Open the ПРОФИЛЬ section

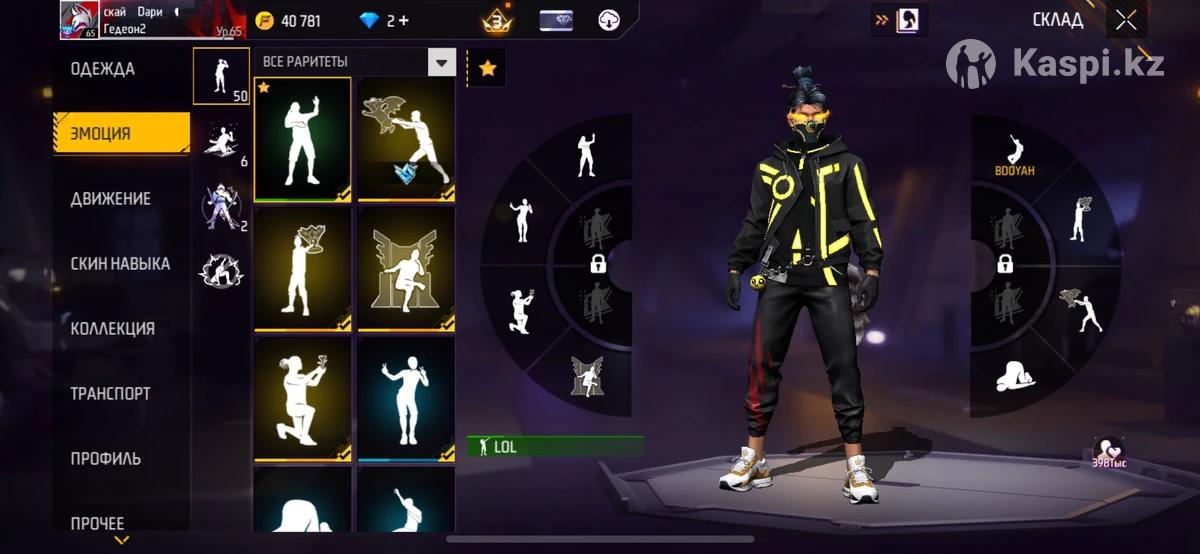[105, 458]
